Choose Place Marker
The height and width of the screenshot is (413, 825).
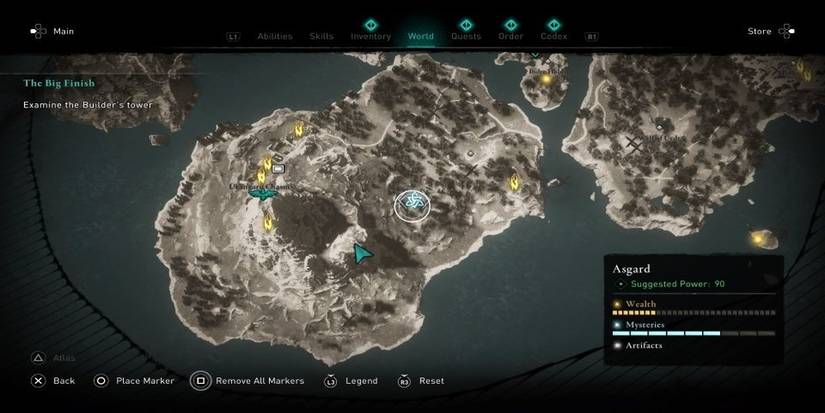(x=134, y=381)
